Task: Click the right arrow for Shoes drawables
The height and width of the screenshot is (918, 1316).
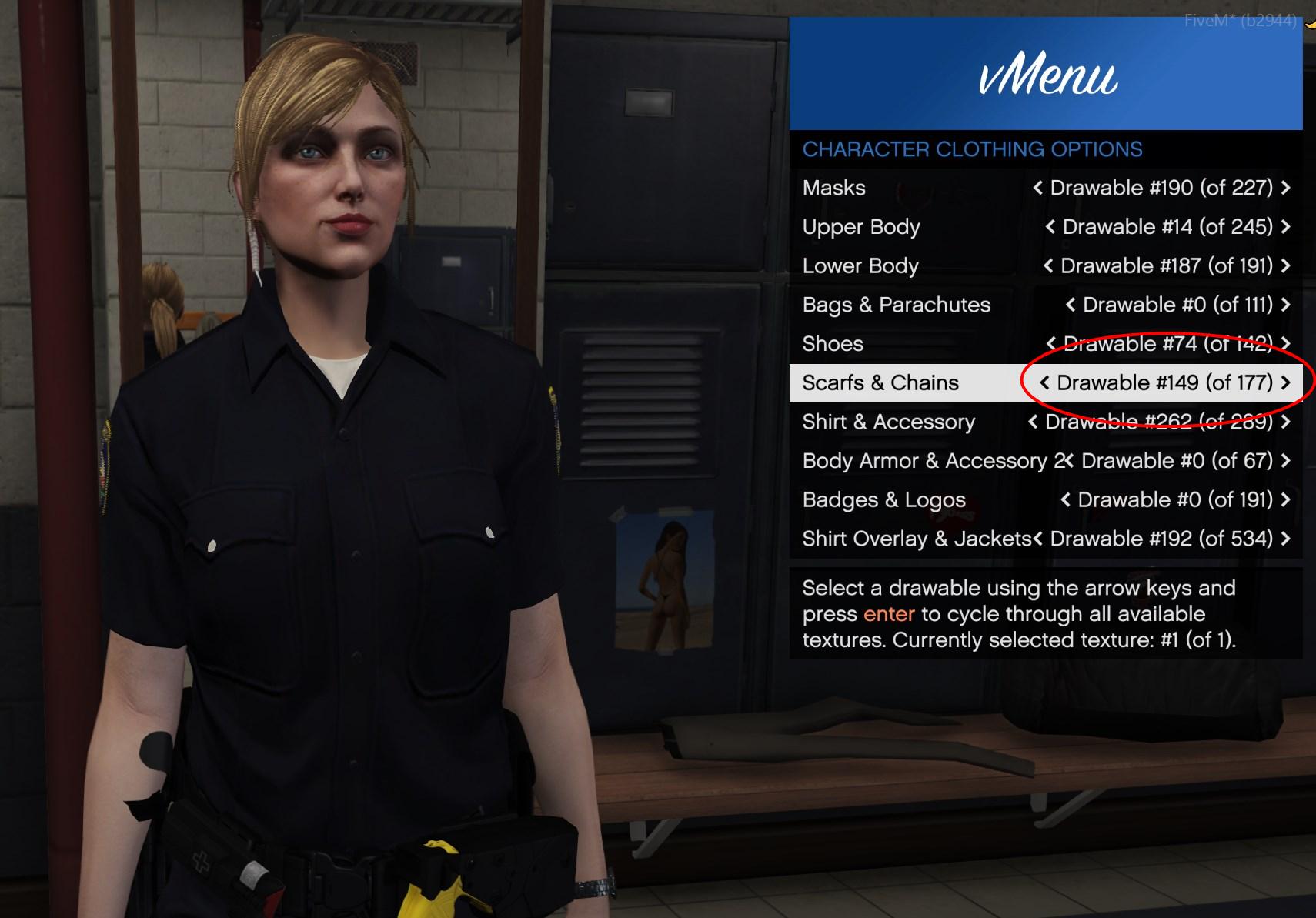Action: click(1286, 343)
